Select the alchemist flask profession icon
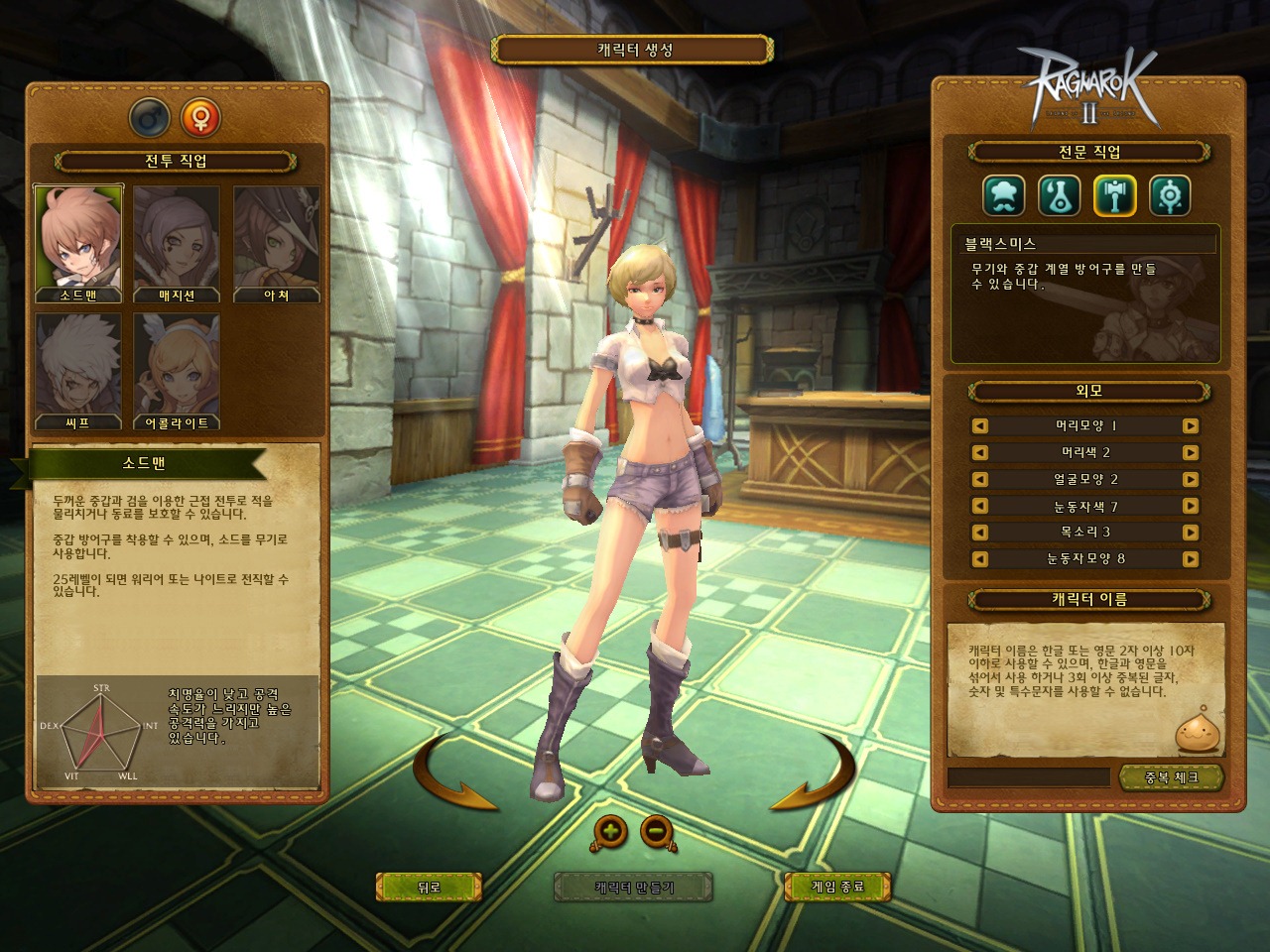 [x=1059, y=195]
